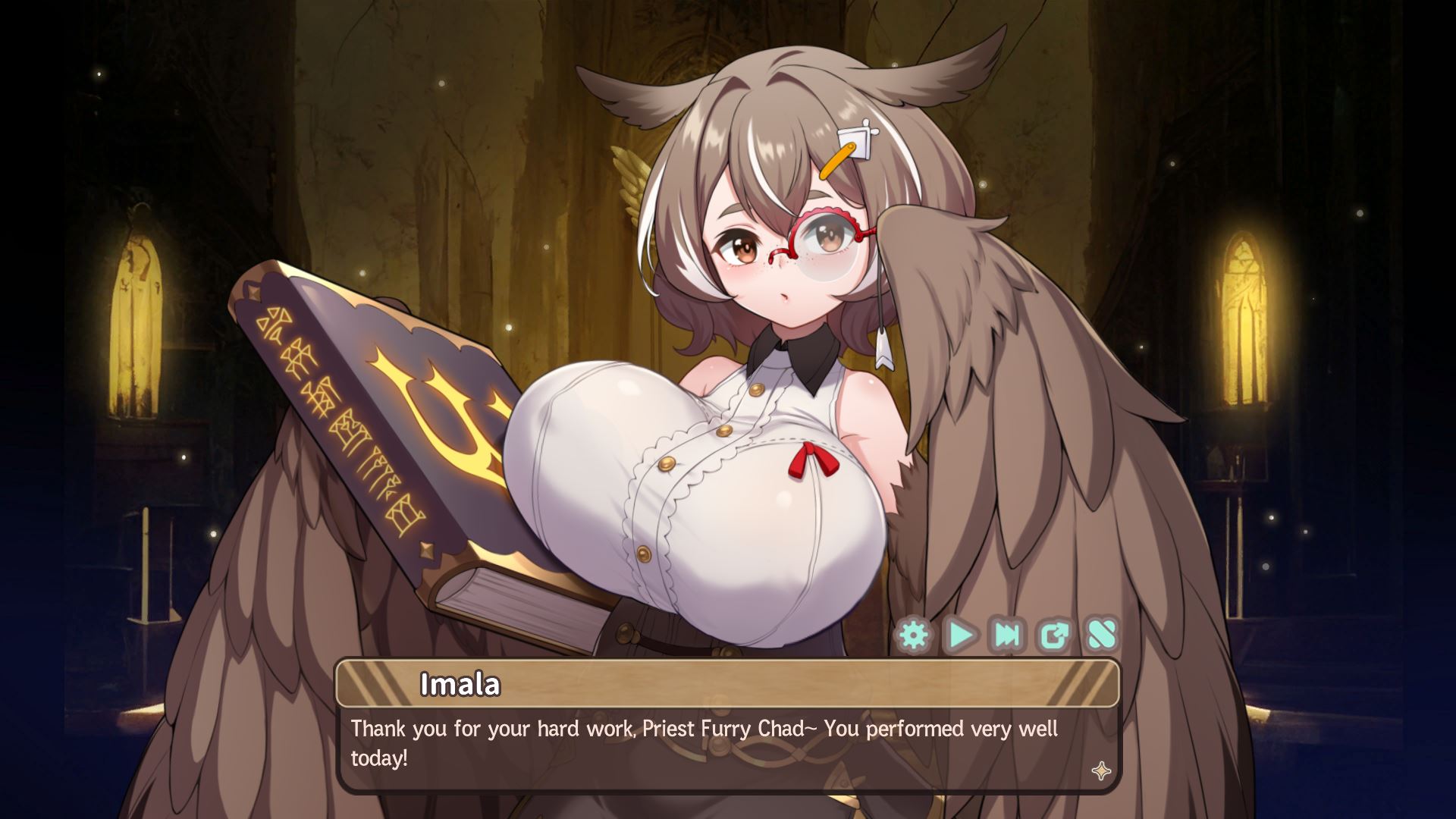Viewport: 1456px width, 819px height.
Task: Open settings with the gear icon
Action: click(x=913, y=635)
